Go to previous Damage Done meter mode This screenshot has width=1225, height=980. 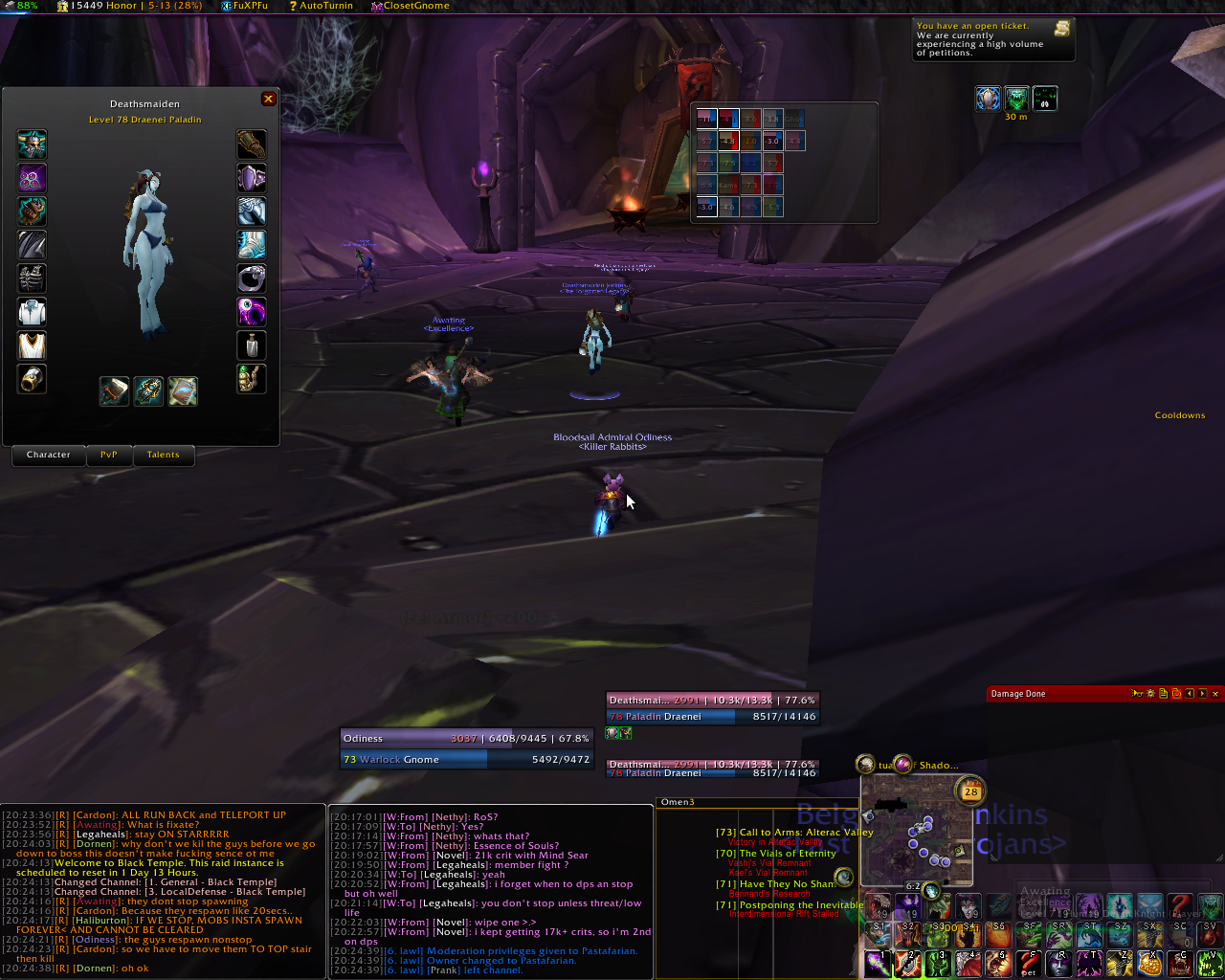pos(1190,694)
